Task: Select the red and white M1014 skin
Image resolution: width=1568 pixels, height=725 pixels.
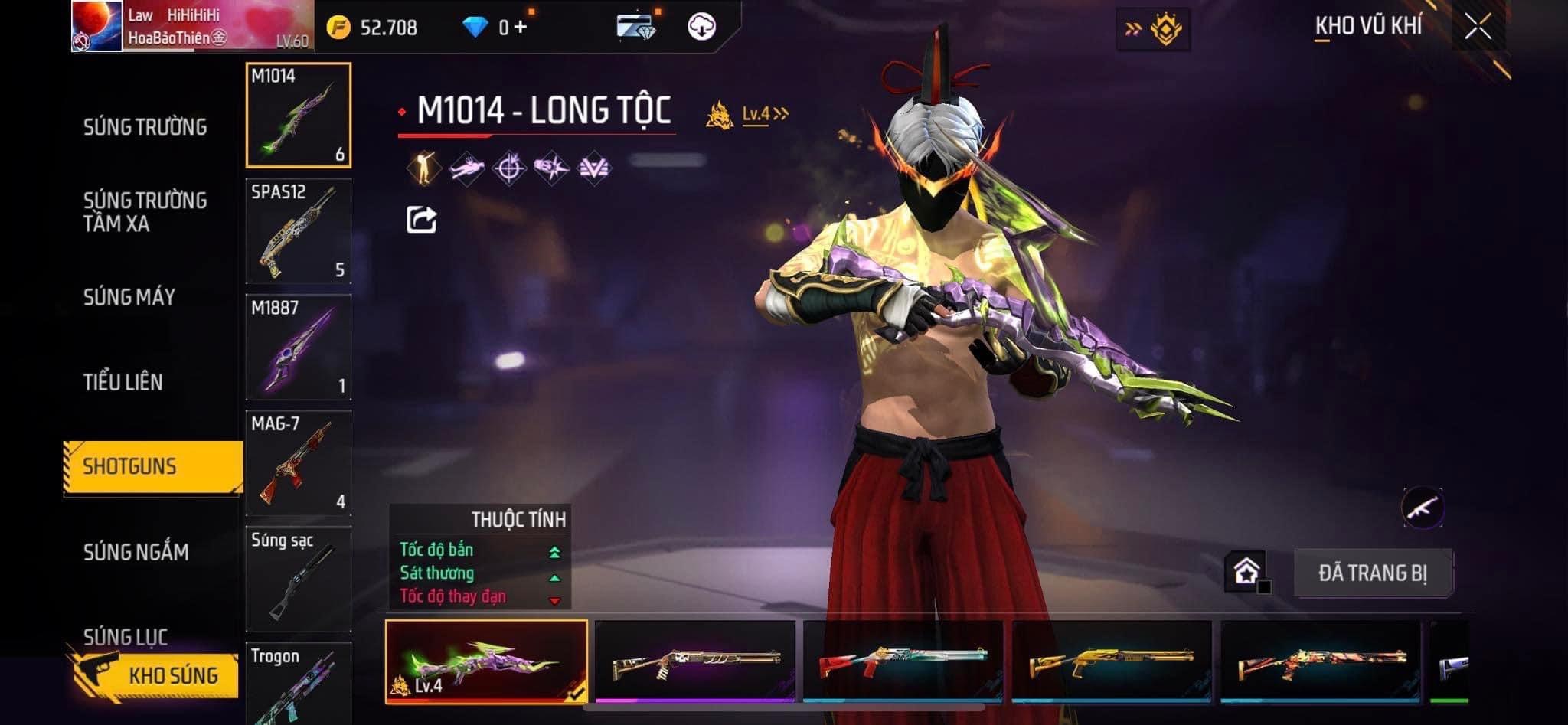Action: pyautogui.click(x=903, y=661)
